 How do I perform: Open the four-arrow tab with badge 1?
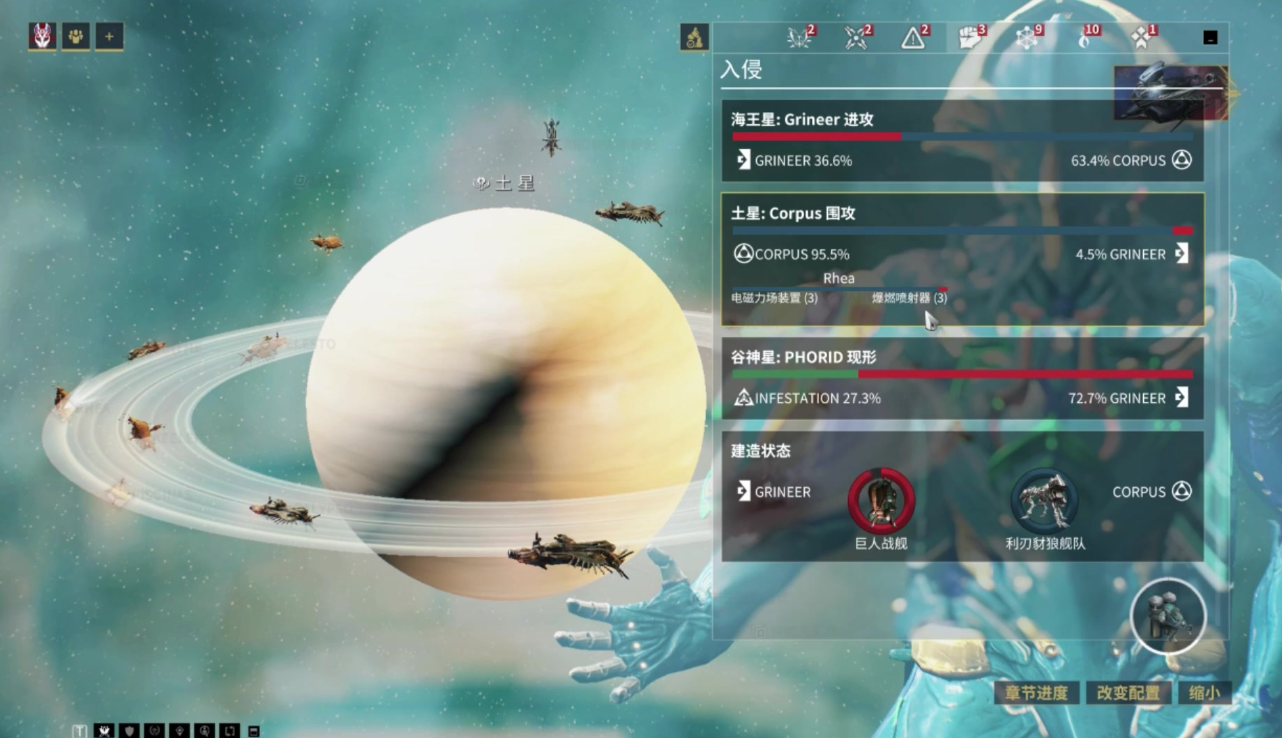tap(1142, 38)
